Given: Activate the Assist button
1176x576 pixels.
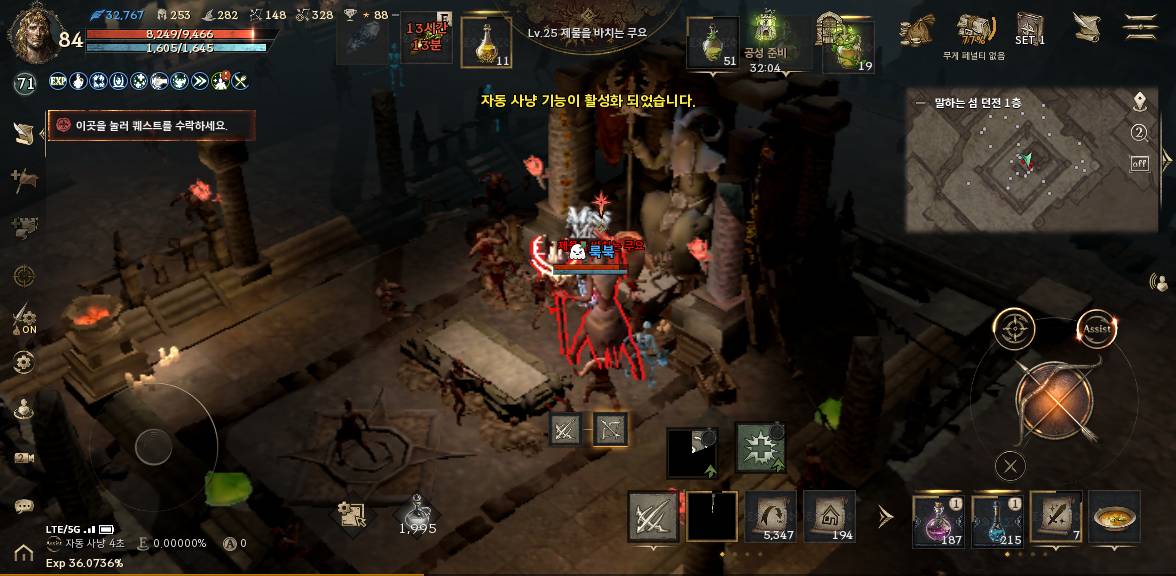Looking at the screenshot, I should tap(1096, 328).
